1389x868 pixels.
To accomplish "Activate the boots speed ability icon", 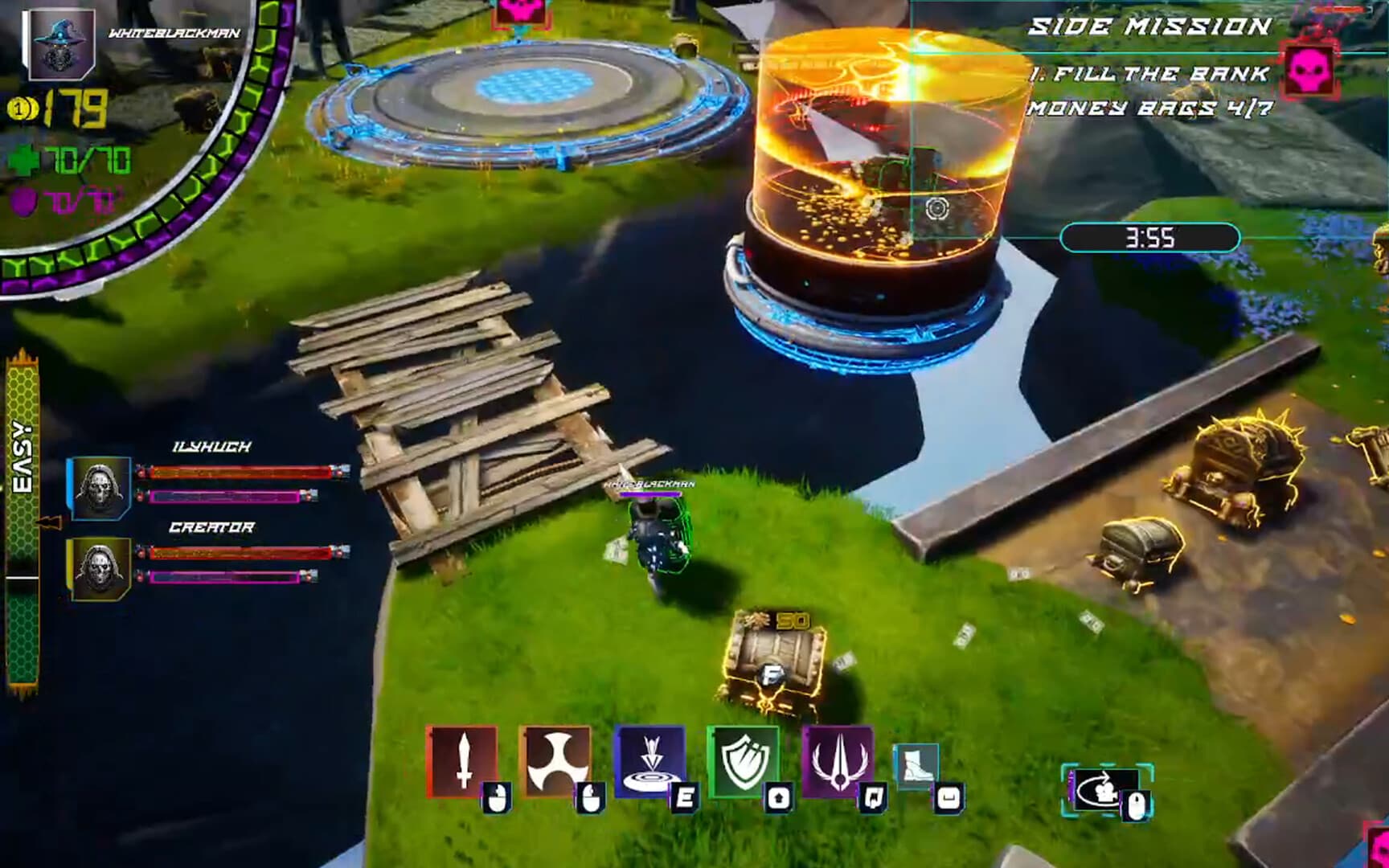I will click(917, 765).
